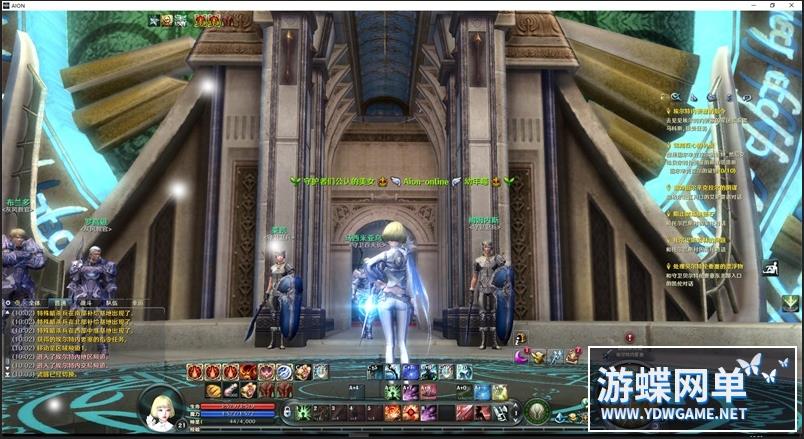804x439 pixels.
Task: Switch to the second chat tab
Action: [61, 301]
